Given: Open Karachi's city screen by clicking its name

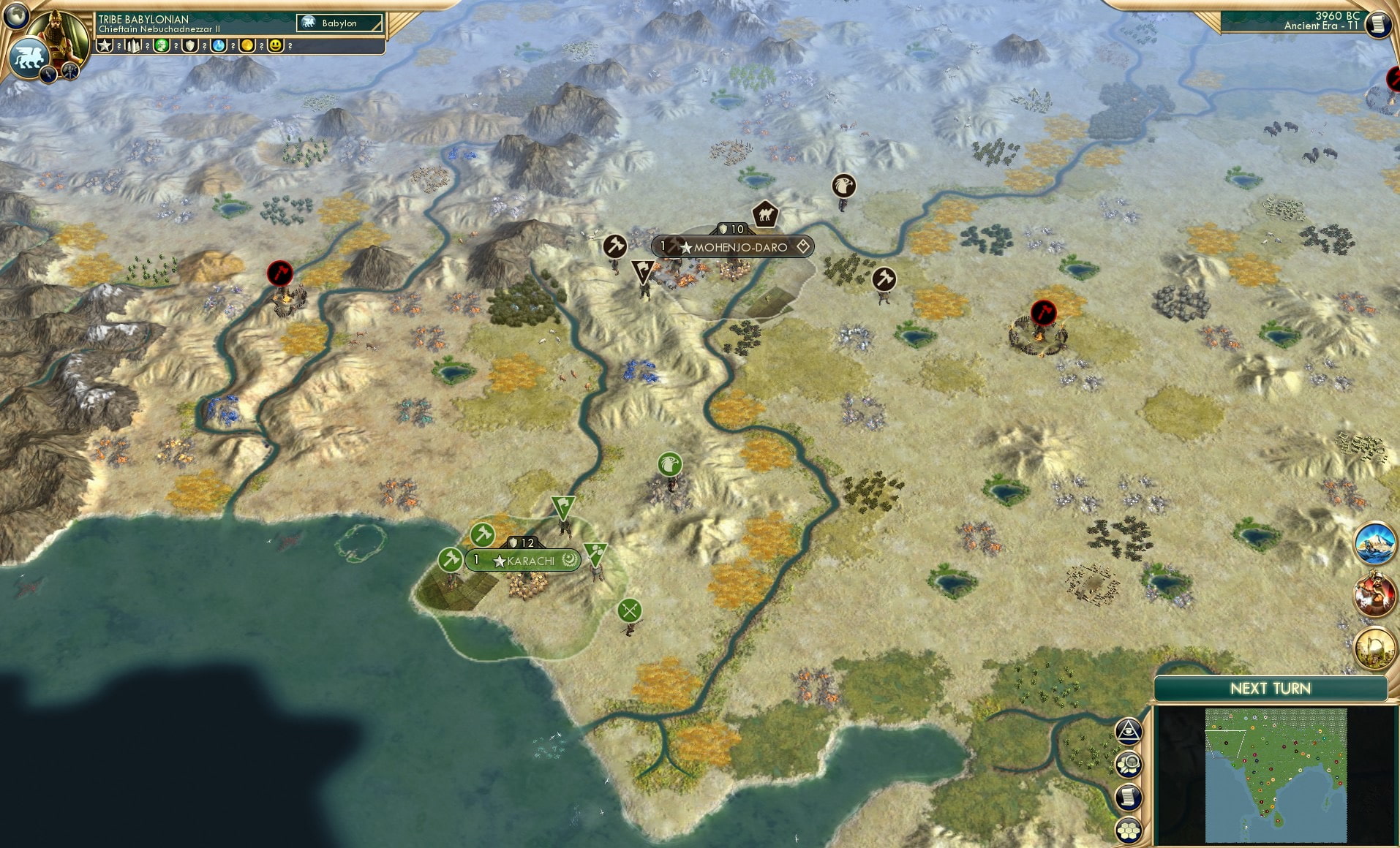Looking at the screenshot, I should 532,560.
